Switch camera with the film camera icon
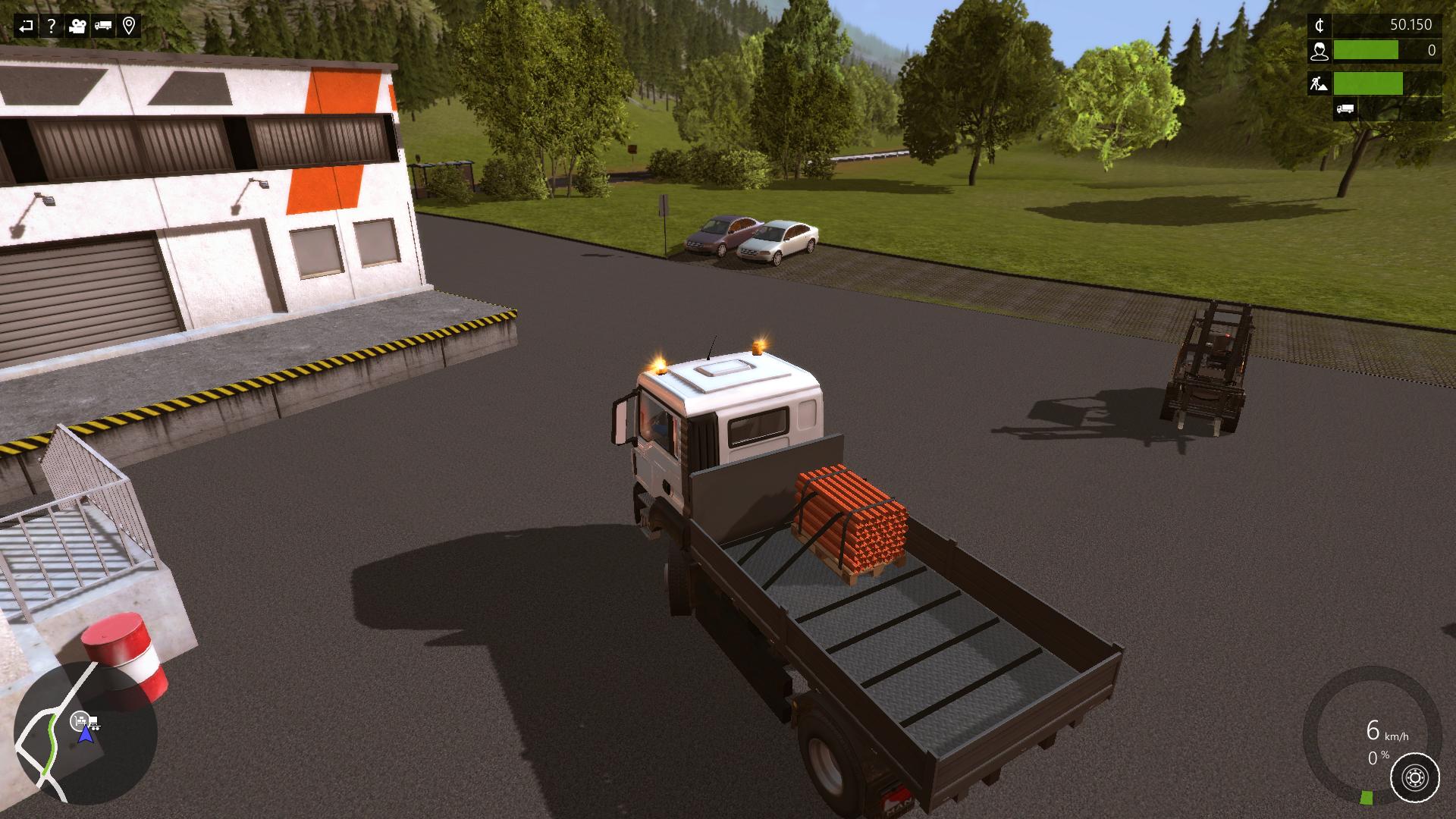The height and width of the screenshot is (819, 1456). point(77,27)
